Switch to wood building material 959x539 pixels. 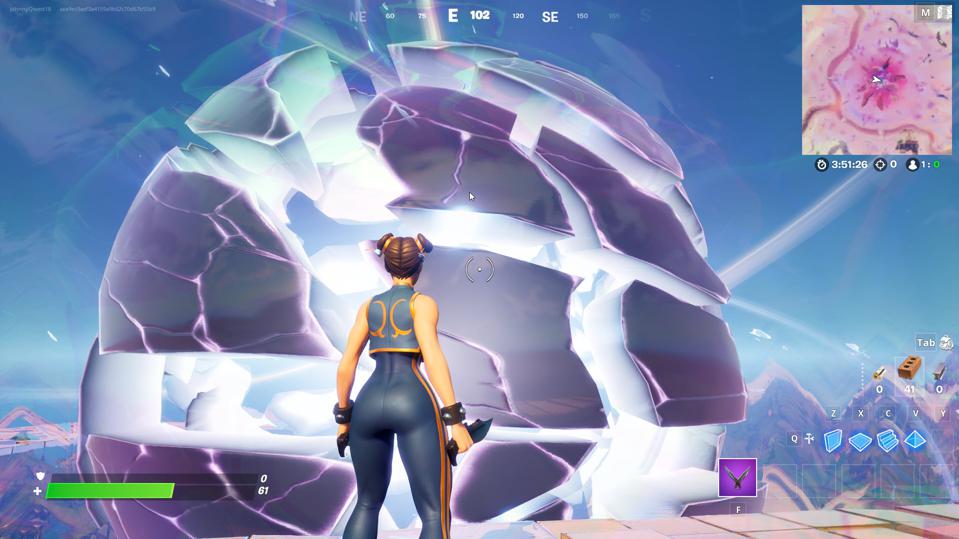coord(879,372)
